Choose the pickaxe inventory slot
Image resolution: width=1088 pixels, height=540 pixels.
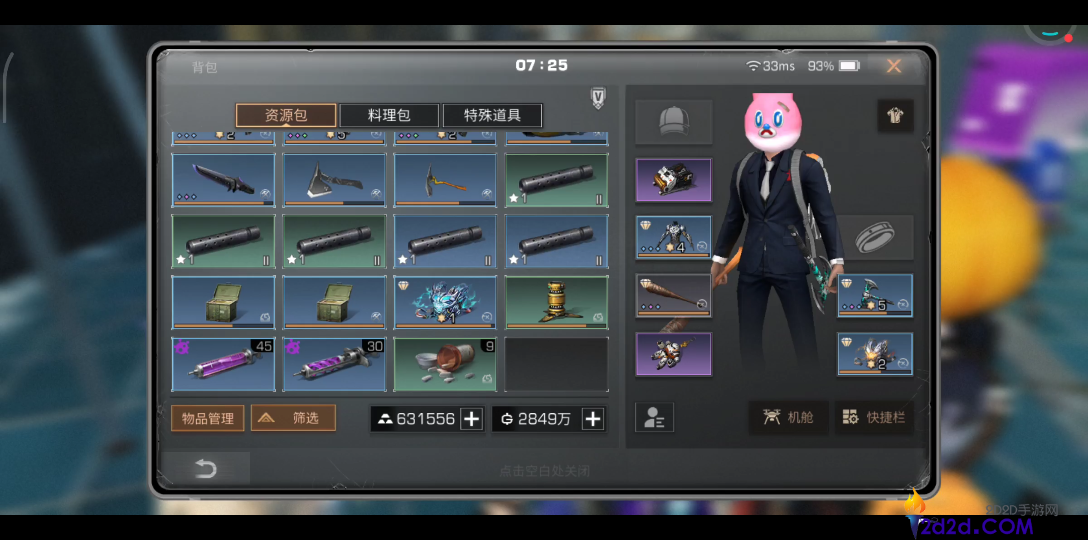[x=445, y=179]
